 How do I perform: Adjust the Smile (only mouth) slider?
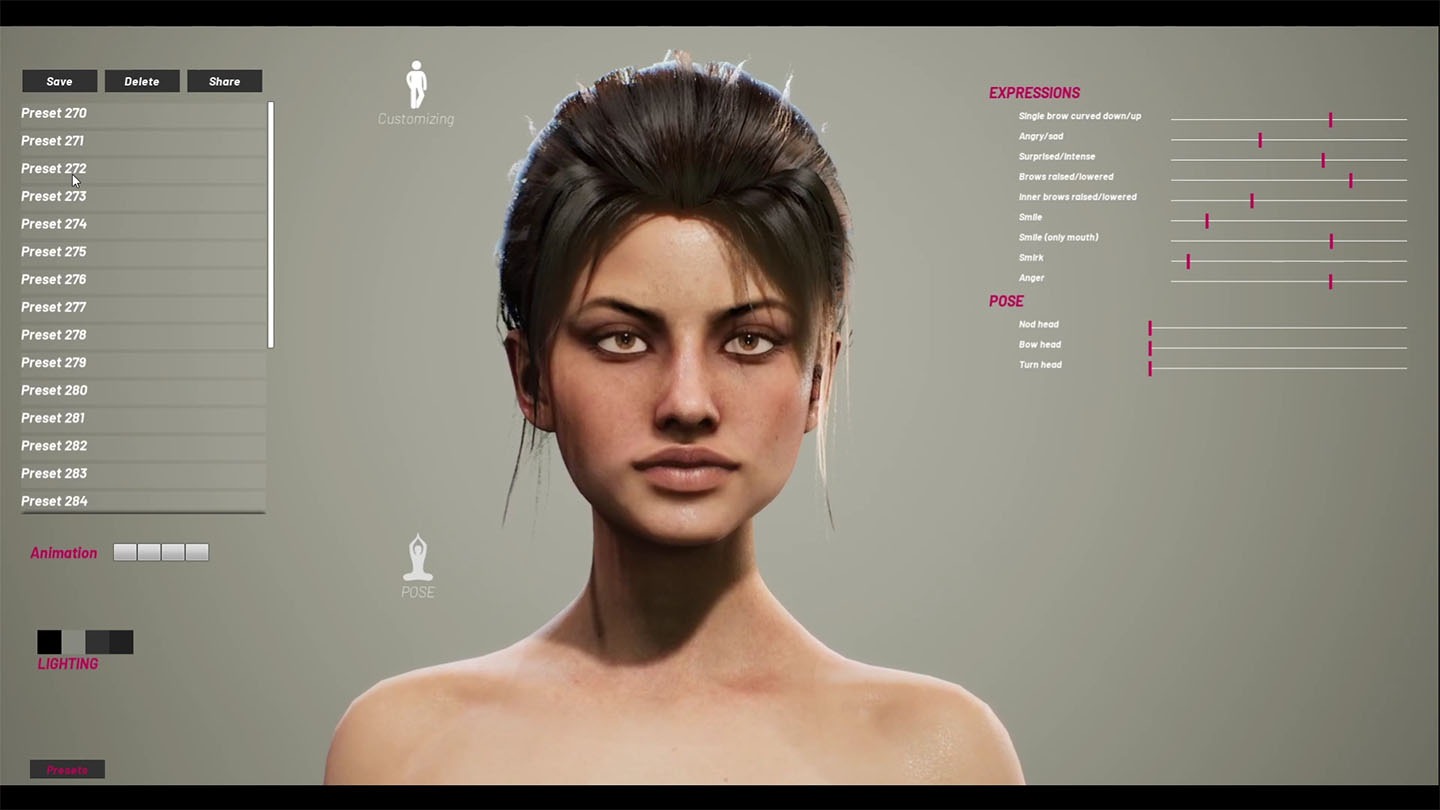[1331, 241]
